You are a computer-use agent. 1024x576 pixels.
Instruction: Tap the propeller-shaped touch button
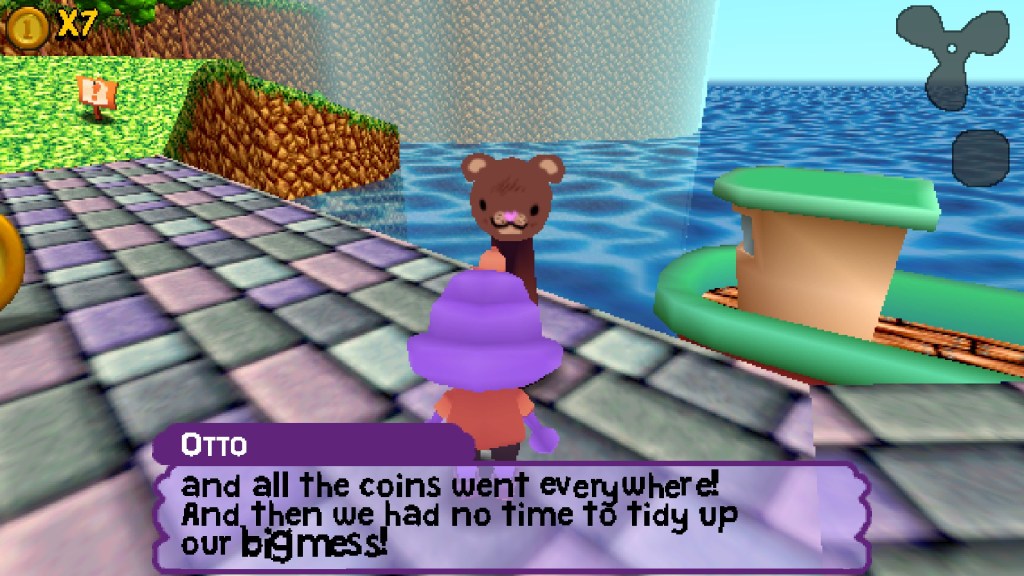(x=951, y=53)
